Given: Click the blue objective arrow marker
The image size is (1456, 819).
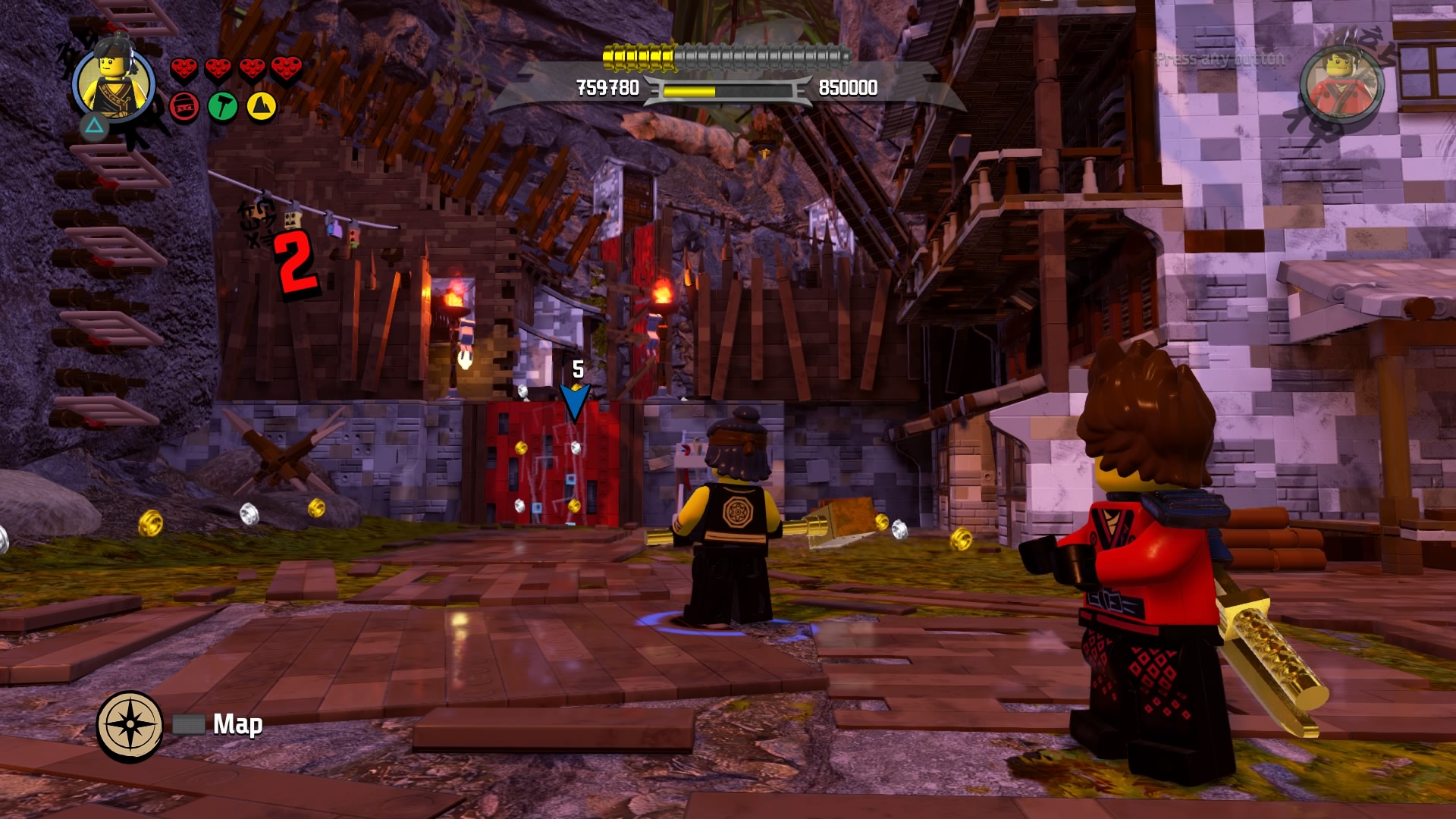Looking at the screenshot, I should 575,401.
